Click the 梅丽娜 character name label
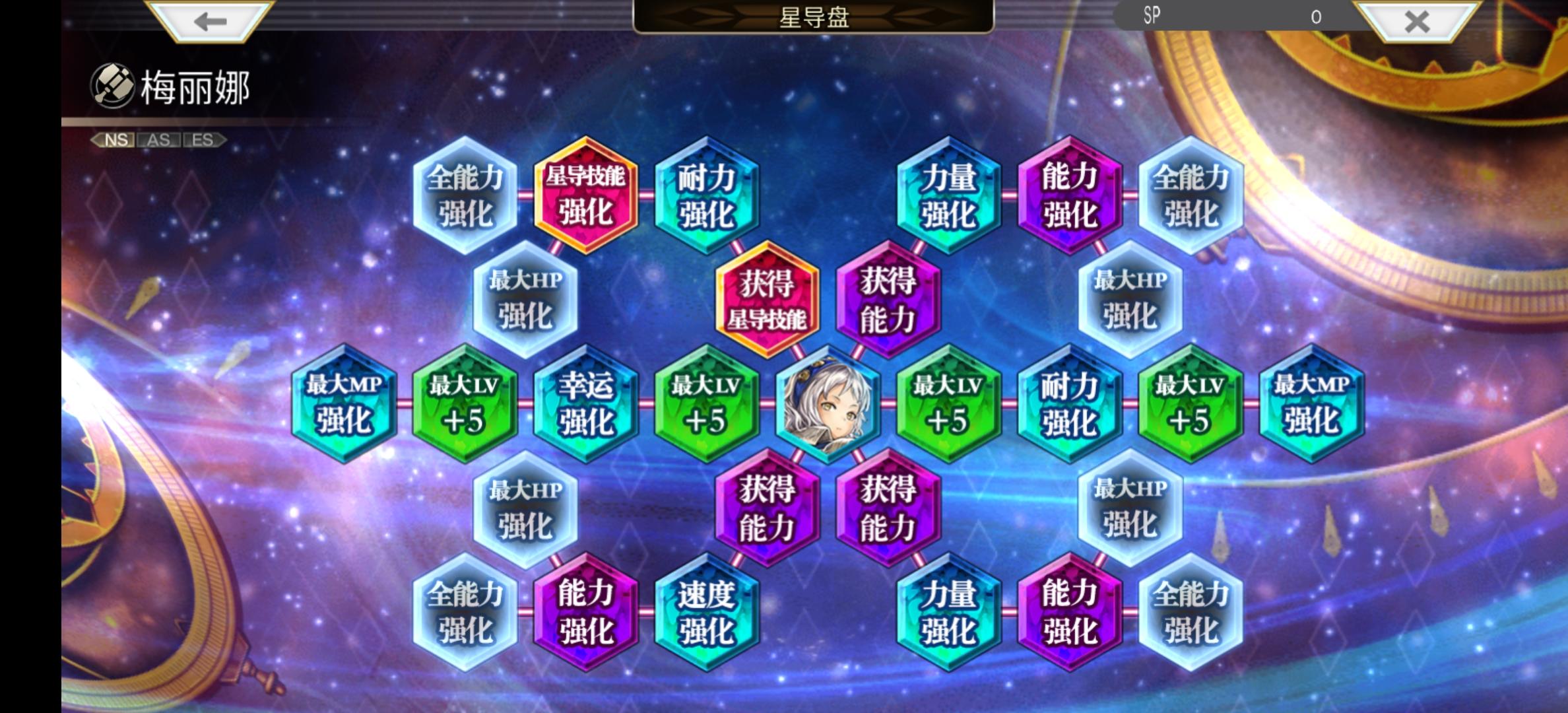The width and height of the screenshot is (1568, 713). (195, 86)
